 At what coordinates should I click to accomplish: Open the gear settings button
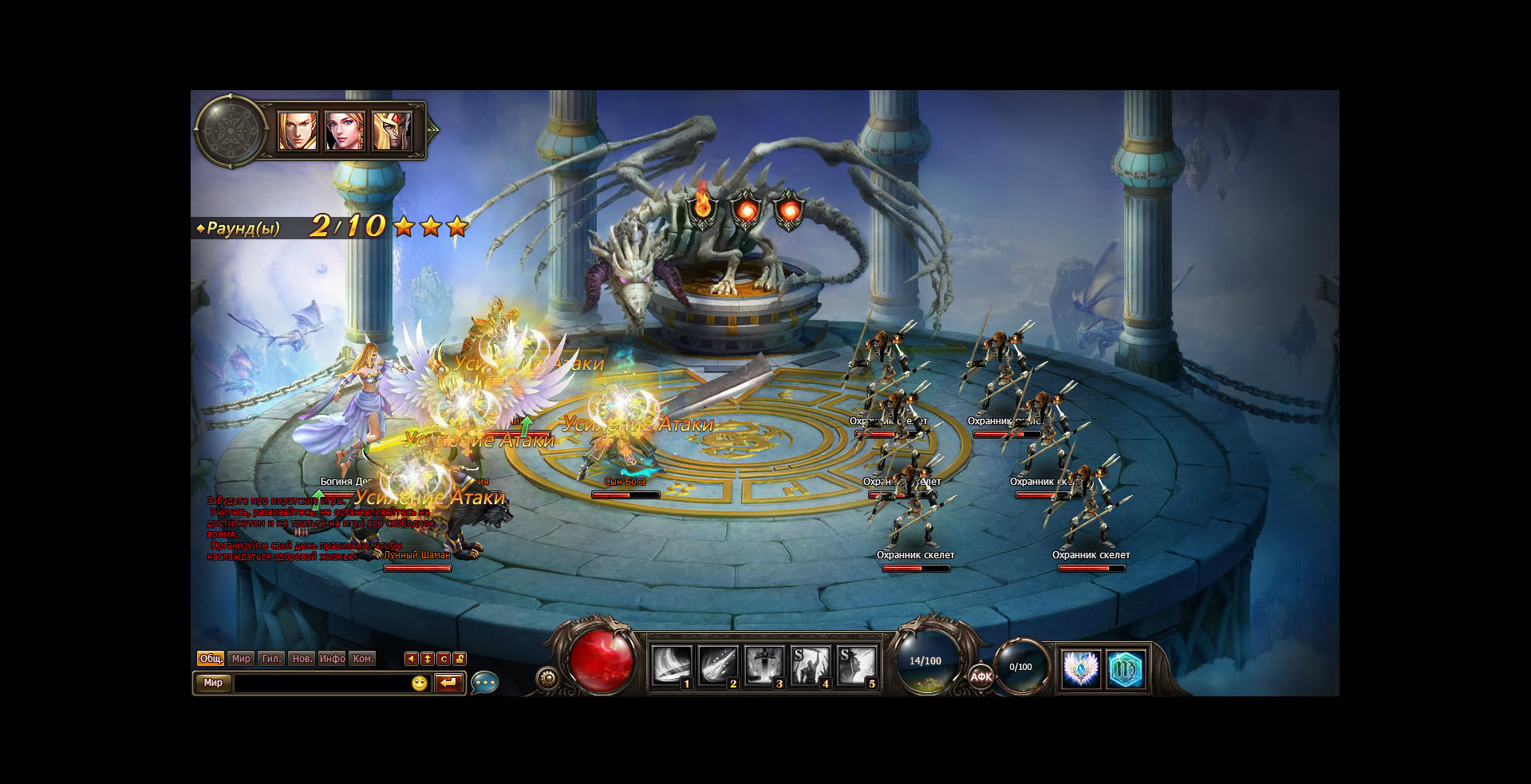coord(547,678)
